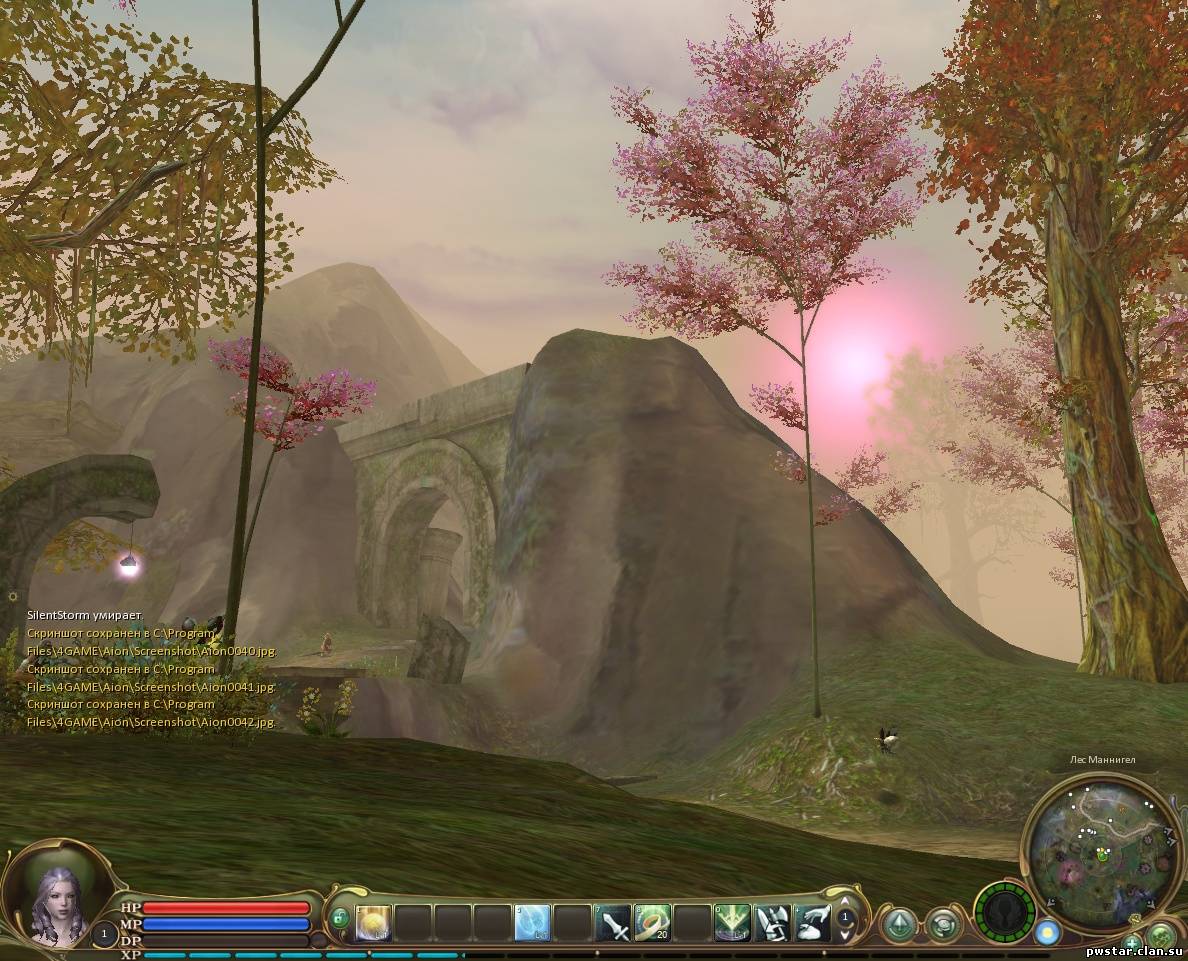Viewport: 1188px width, 961px height.
Task: Toggle the green hotbar lock button
Action: [x=340, y=916]
